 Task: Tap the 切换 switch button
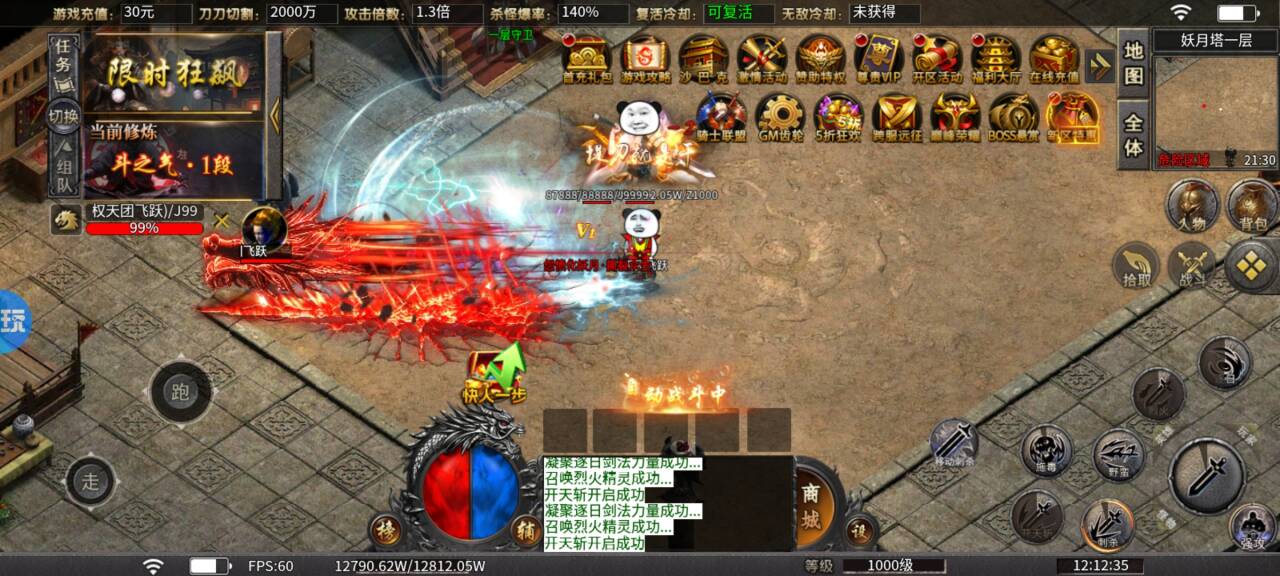click(x=63, y=115)
